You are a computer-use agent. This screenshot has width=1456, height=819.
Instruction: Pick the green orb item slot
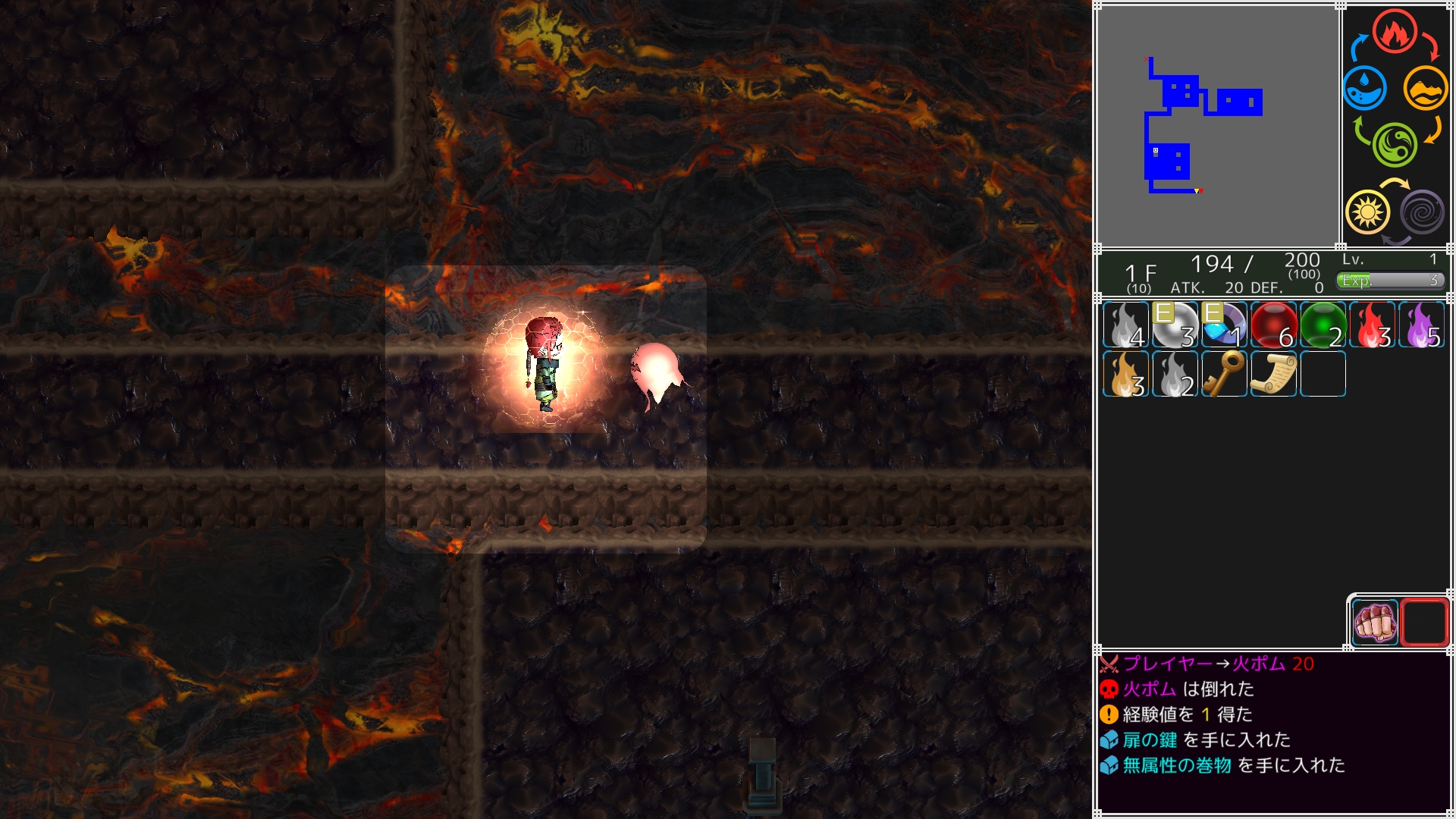point(1323,325)
